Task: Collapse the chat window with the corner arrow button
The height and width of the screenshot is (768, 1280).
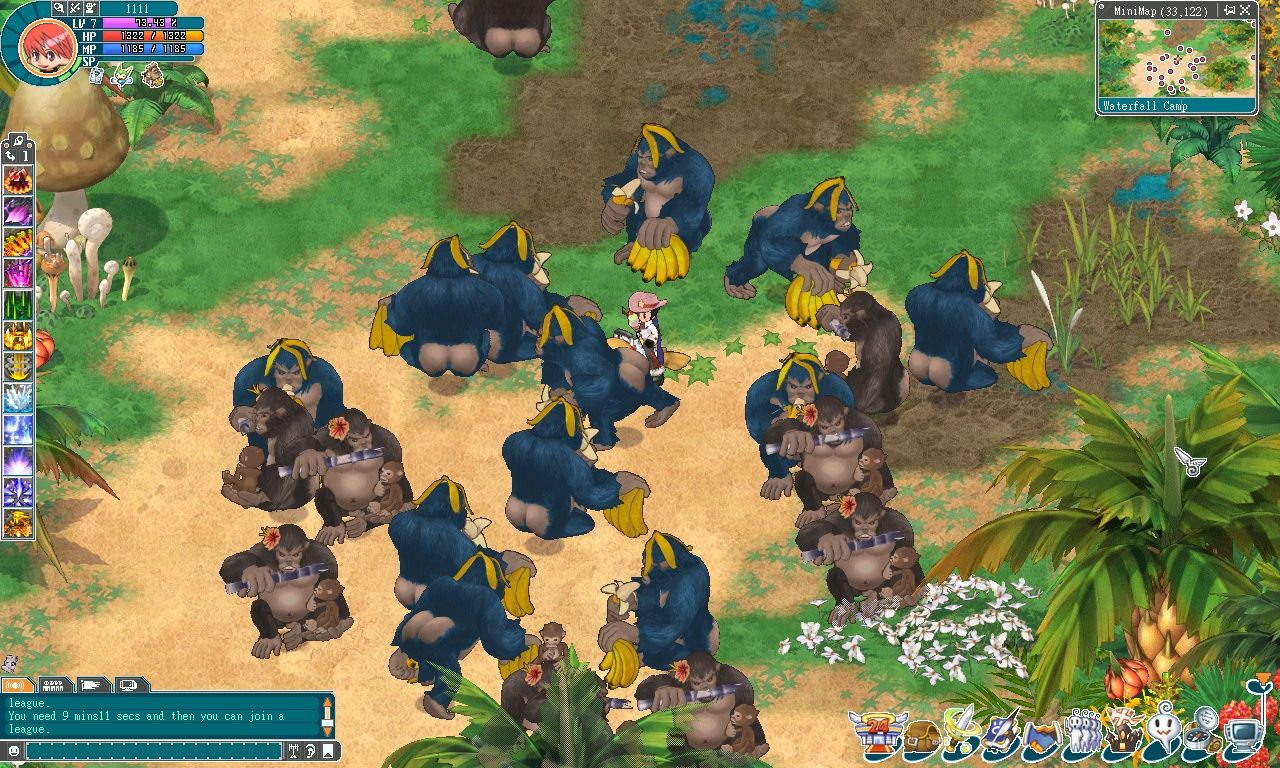Action: pos(327,751)
